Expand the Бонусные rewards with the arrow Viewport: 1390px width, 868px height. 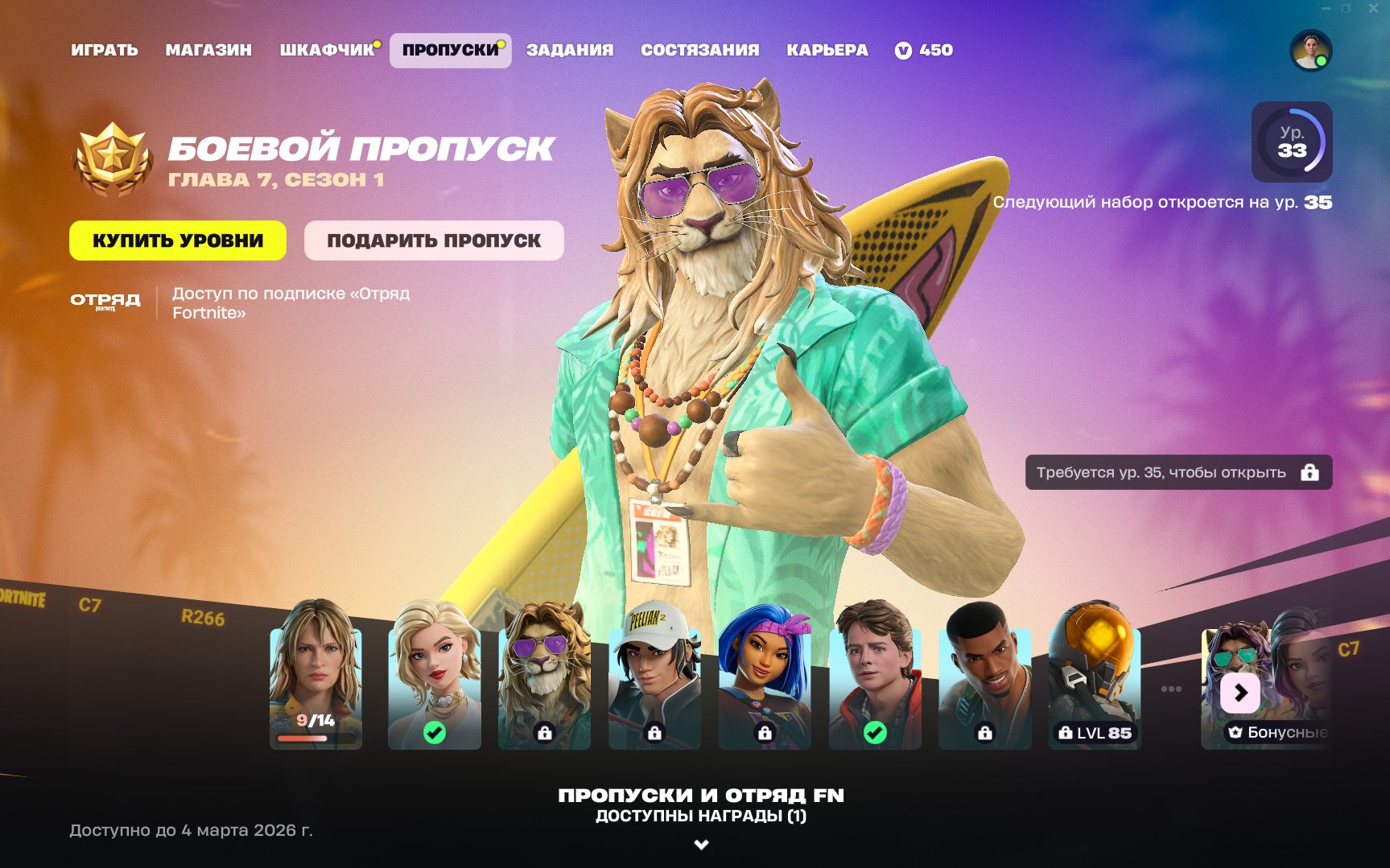point(1239,693)
